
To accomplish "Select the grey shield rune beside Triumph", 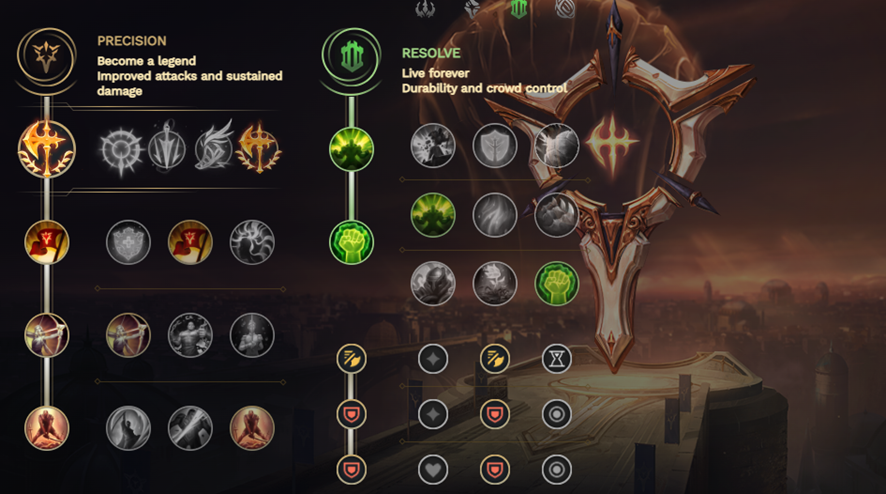I will coord(129,242).
